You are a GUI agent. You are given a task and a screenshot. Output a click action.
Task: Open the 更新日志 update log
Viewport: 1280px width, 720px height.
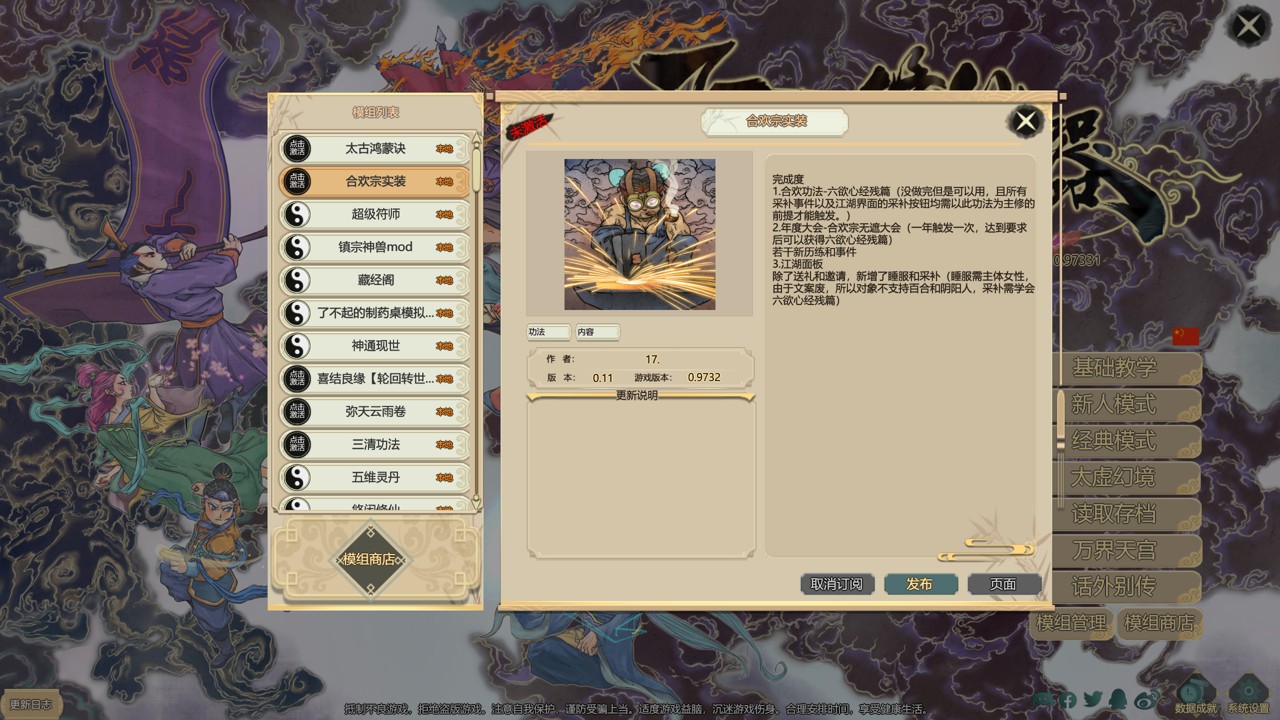32,705
